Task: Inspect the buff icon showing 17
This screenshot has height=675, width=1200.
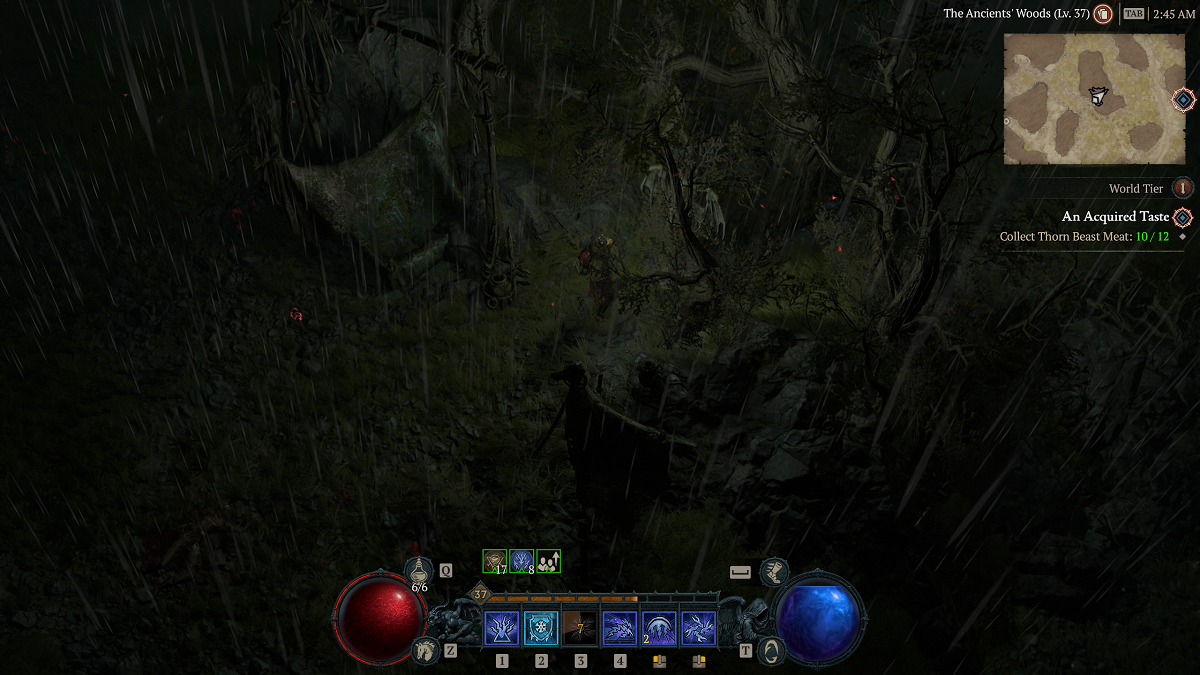Action: [x=495, y=562]
